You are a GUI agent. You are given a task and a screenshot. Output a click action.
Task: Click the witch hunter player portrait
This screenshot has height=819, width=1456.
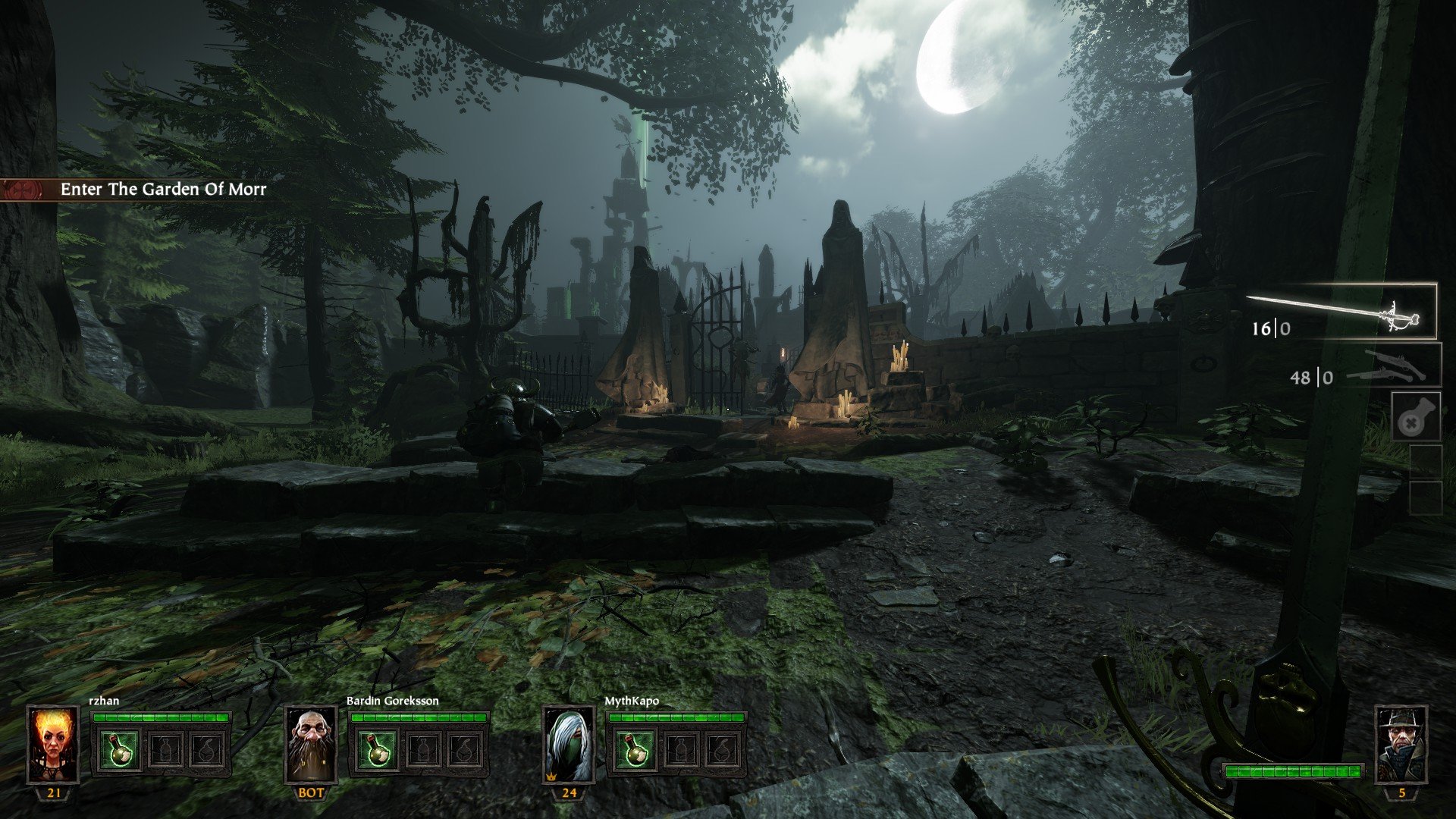tap(1401, 744)
